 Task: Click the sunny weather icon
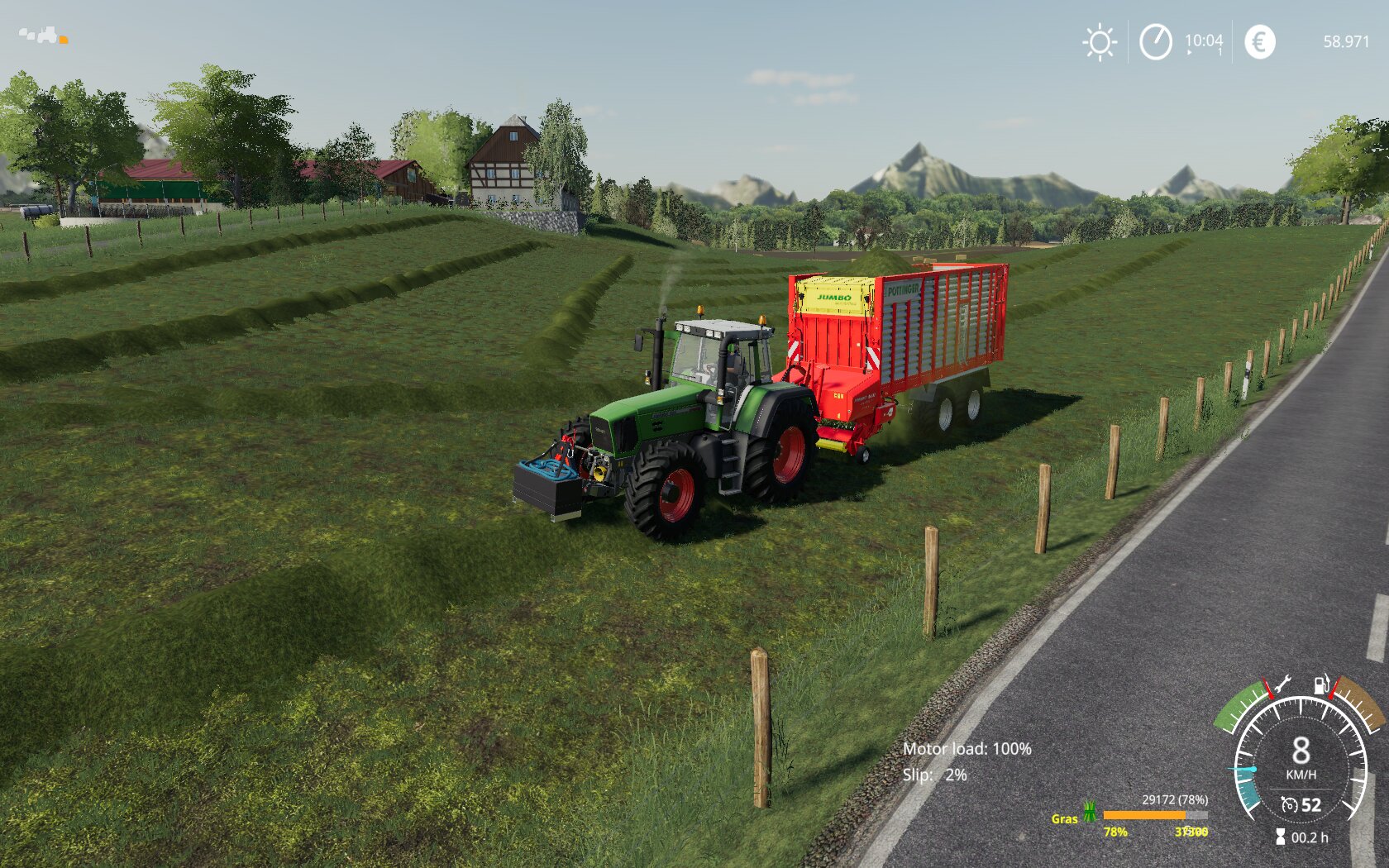1100,42
